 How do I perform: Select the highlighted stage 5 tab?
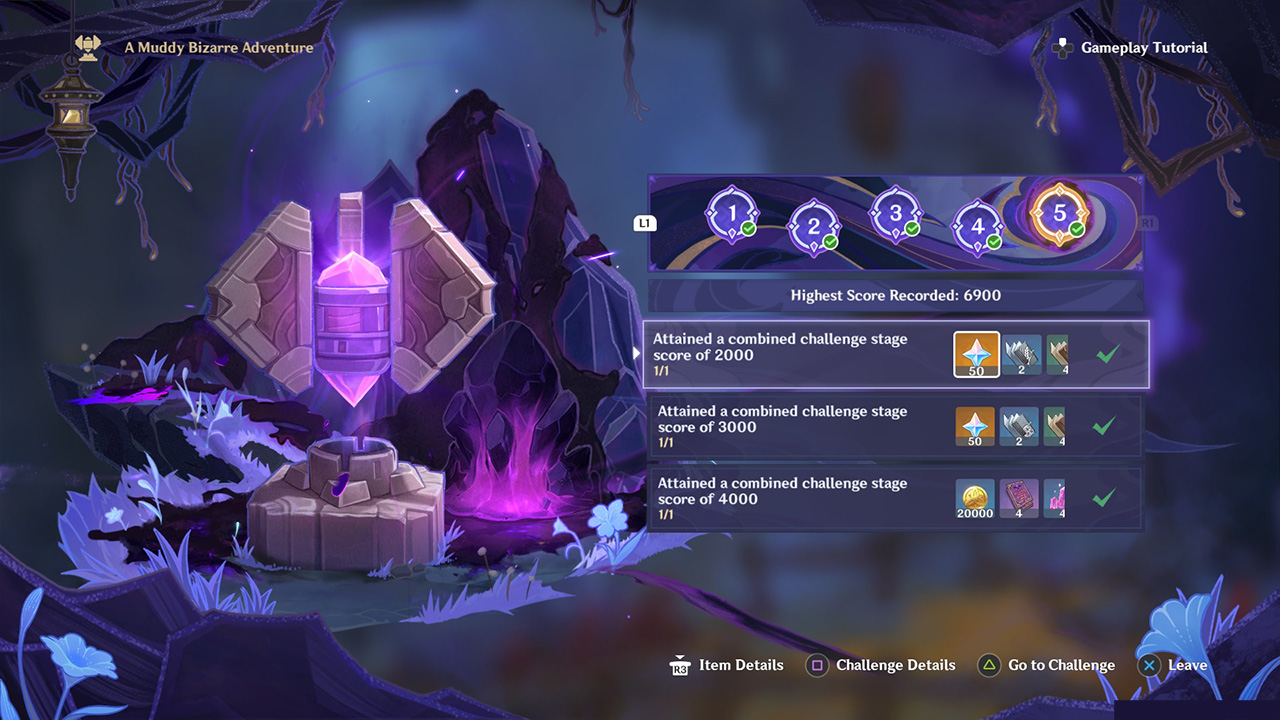[1059, 213]
